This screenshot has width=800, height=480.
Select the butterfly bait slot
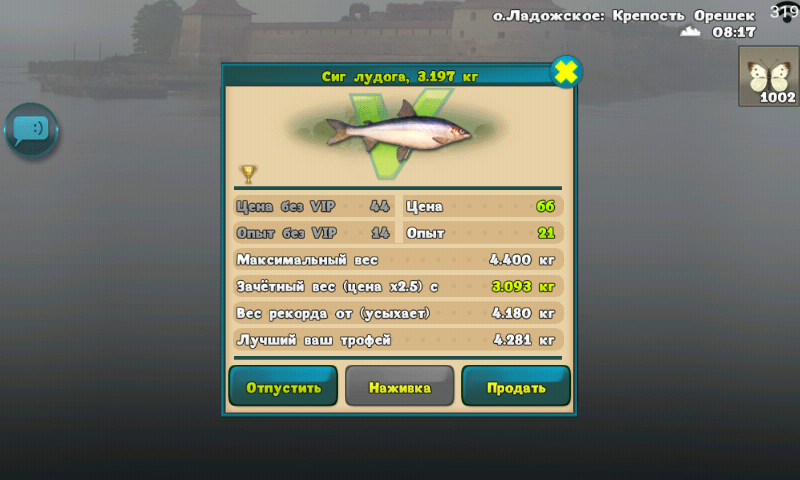(768, 76)
